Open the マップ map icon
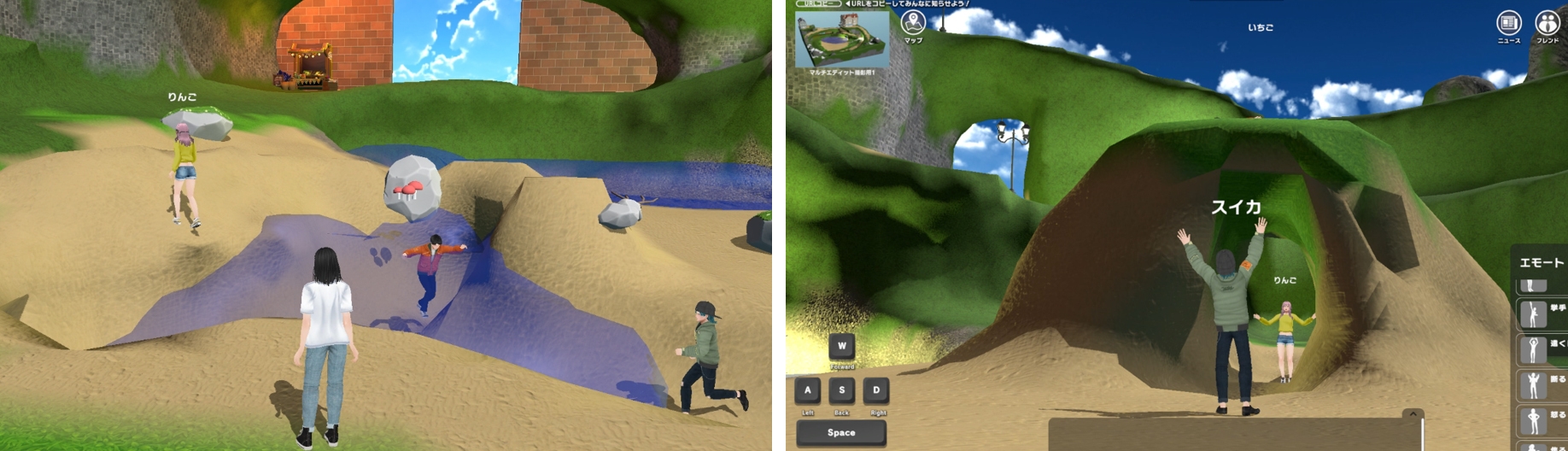1568x451 pixels. point(913,24)
